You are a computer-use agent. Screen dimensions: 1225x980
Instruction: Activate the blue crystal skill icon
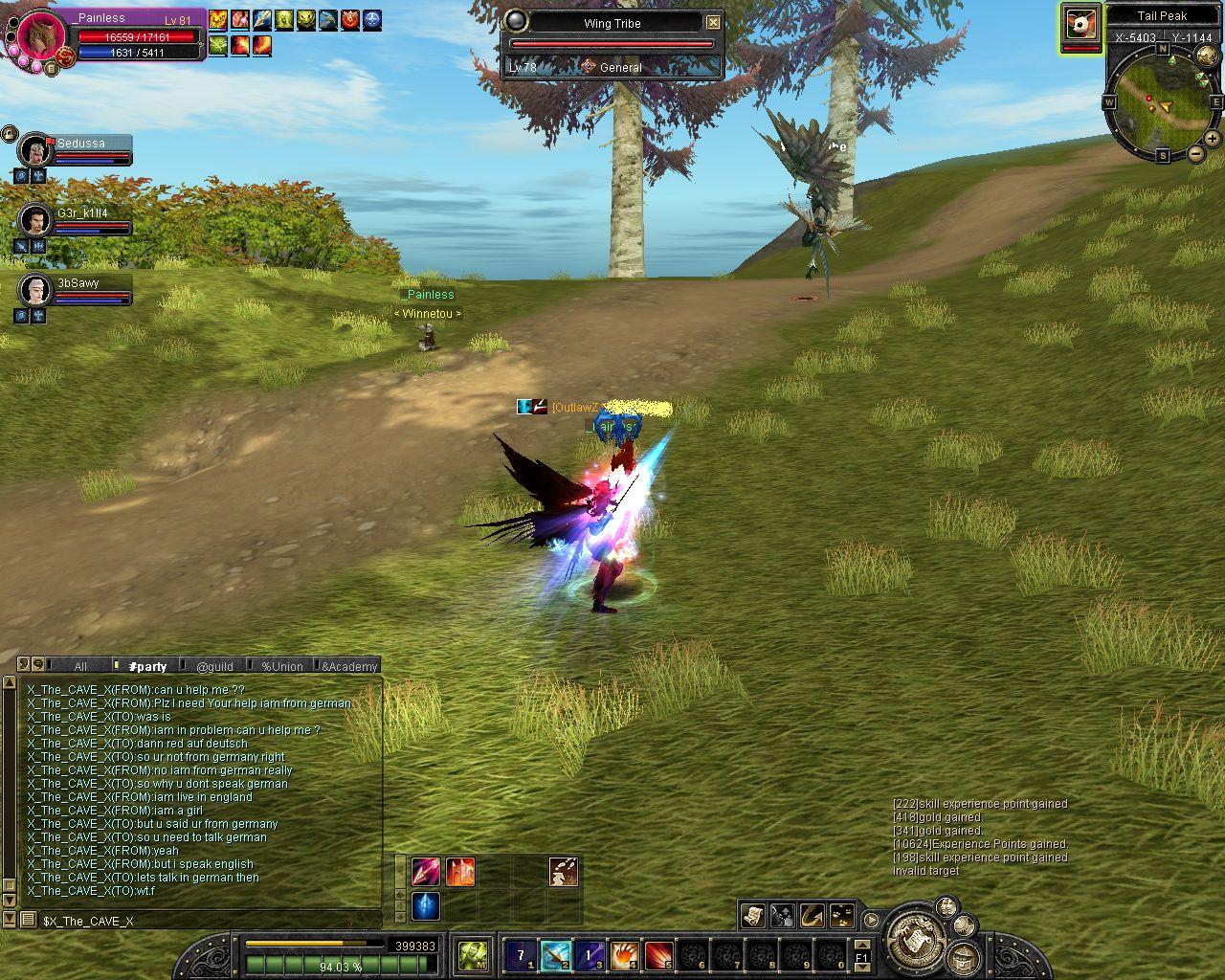pyautogui.click(x=426, y=905)
